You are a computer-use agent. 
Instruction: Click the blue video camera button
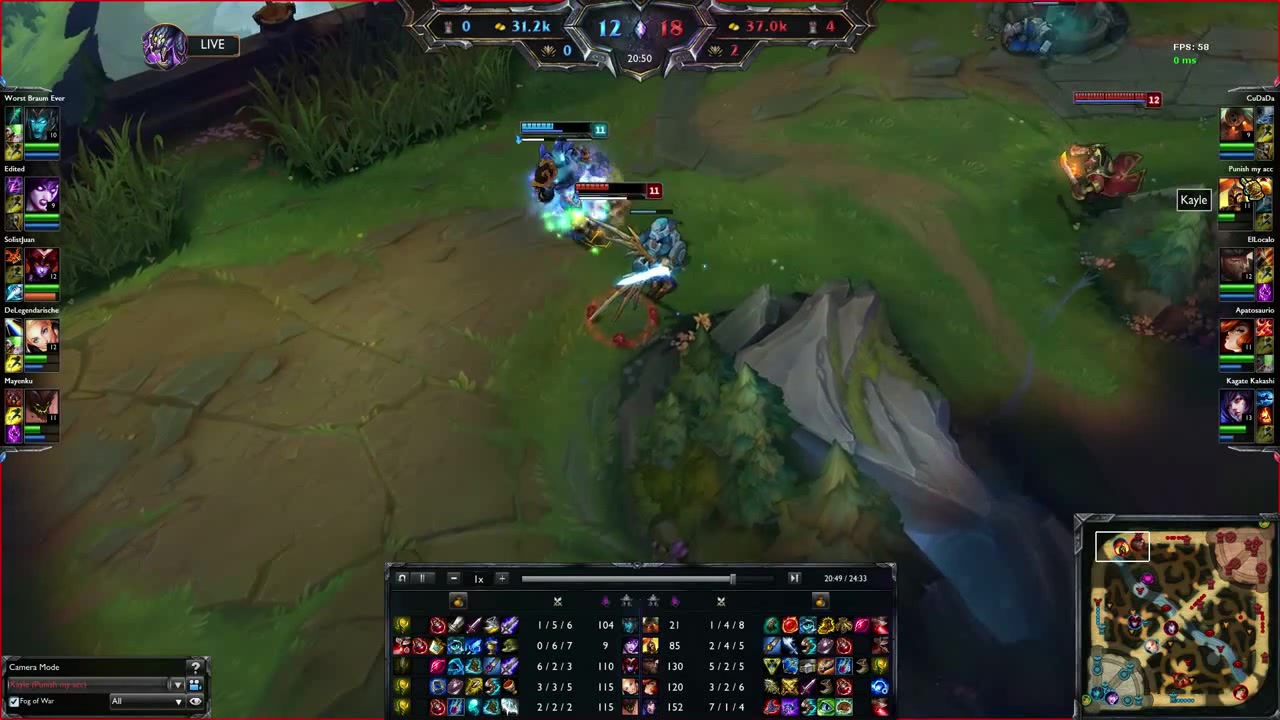195,685
